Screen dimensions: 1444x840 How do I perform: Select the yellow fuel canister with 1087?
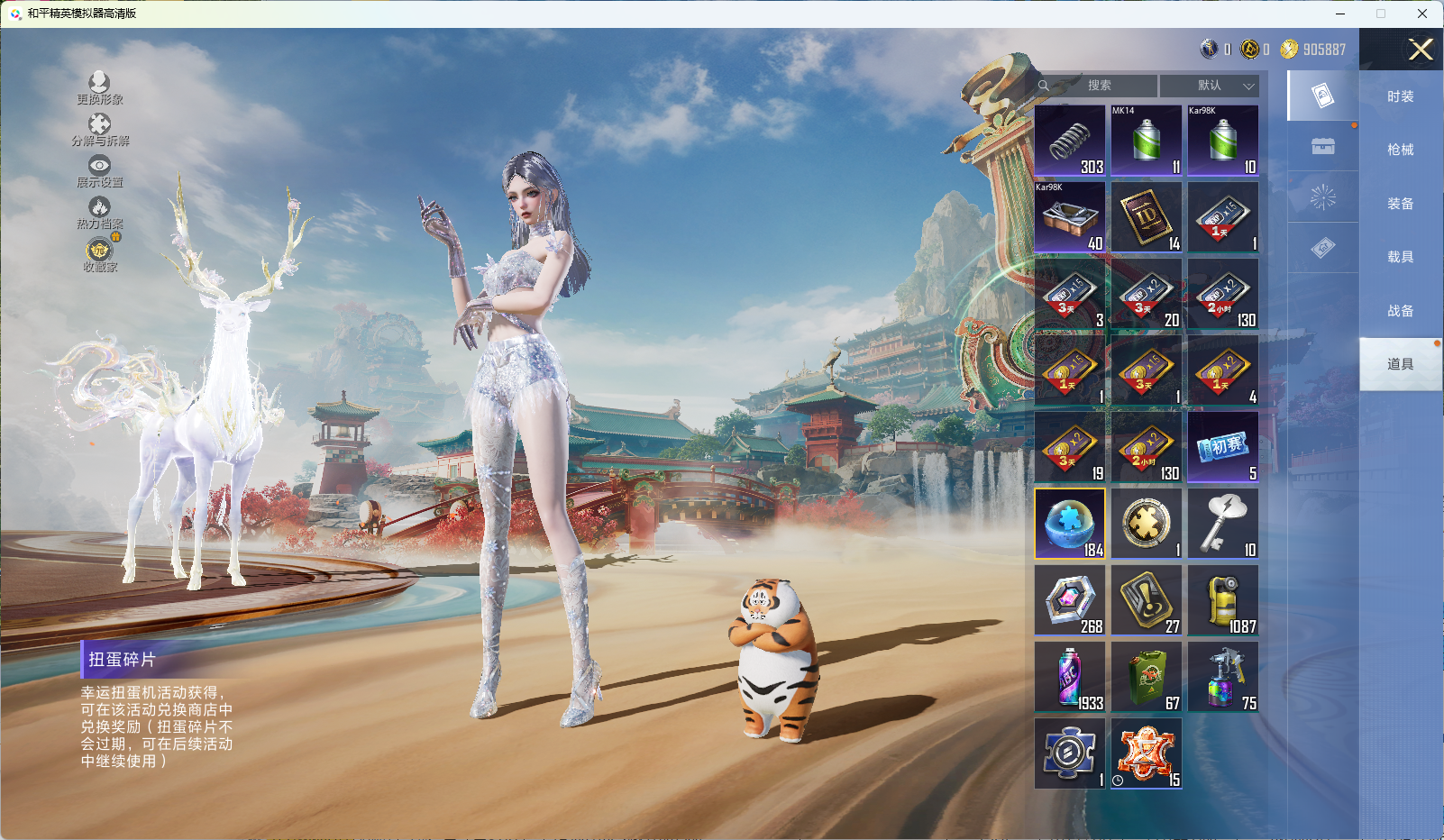[x=1223, y=600]
